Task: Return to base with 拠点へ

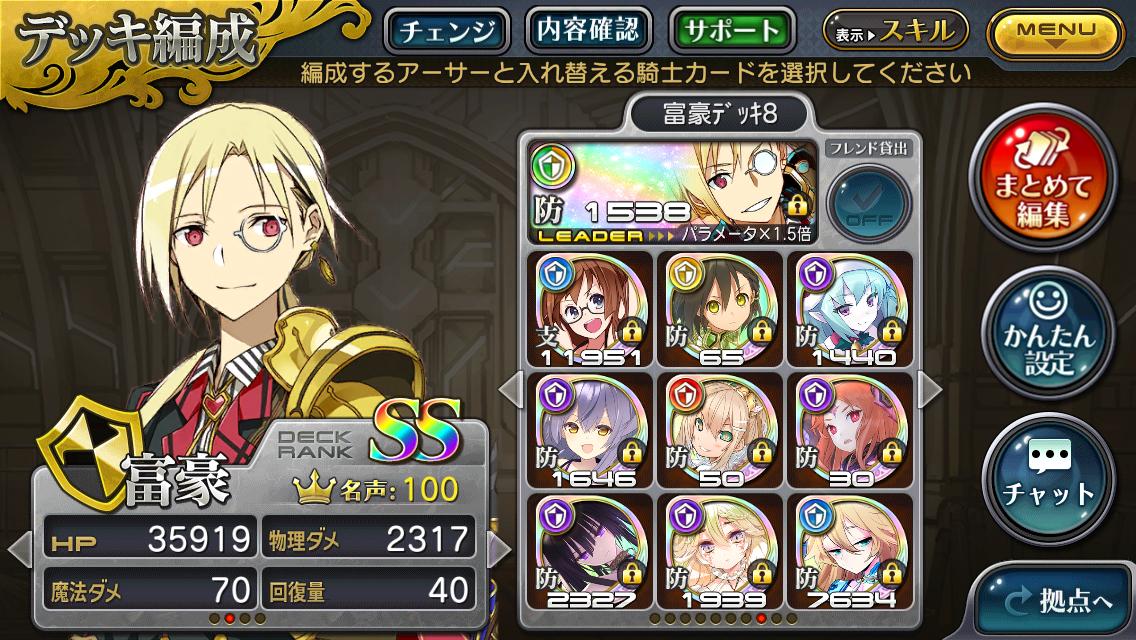Action: [1058, 601]
